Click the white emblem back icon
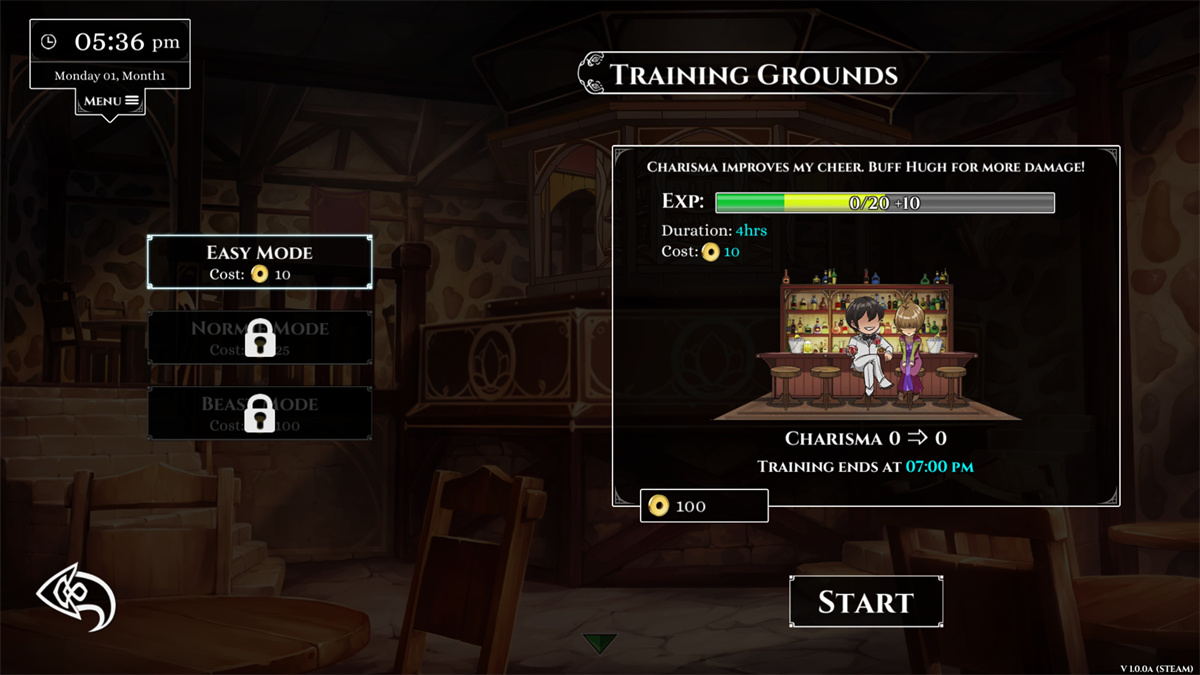Image resolution: width=1200 pixels, height=675 pixels. click(x=76, y=597)
